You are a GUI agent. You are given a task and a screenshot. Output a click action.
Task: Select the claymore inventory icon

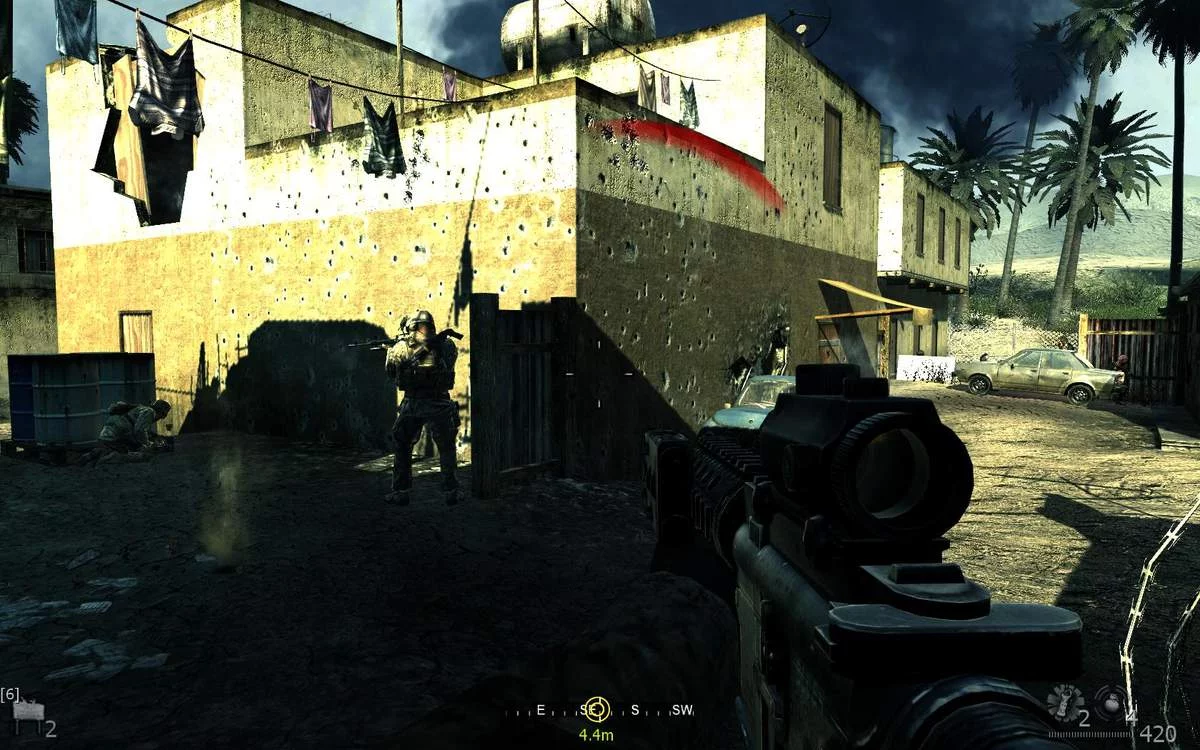coord(27,712)
